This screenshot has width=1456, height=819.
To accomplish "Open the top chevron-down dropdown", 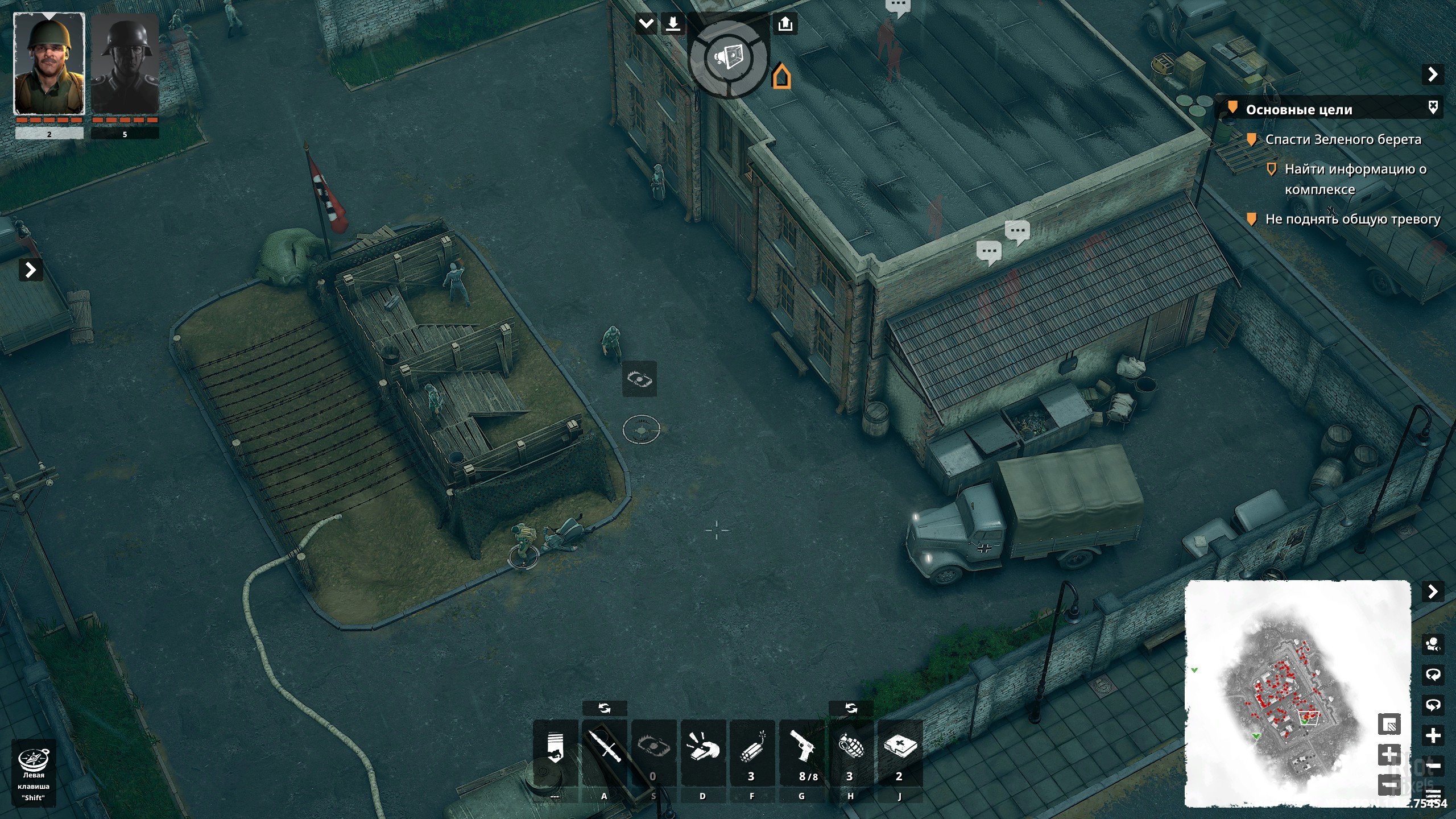I will coord(646,24).
